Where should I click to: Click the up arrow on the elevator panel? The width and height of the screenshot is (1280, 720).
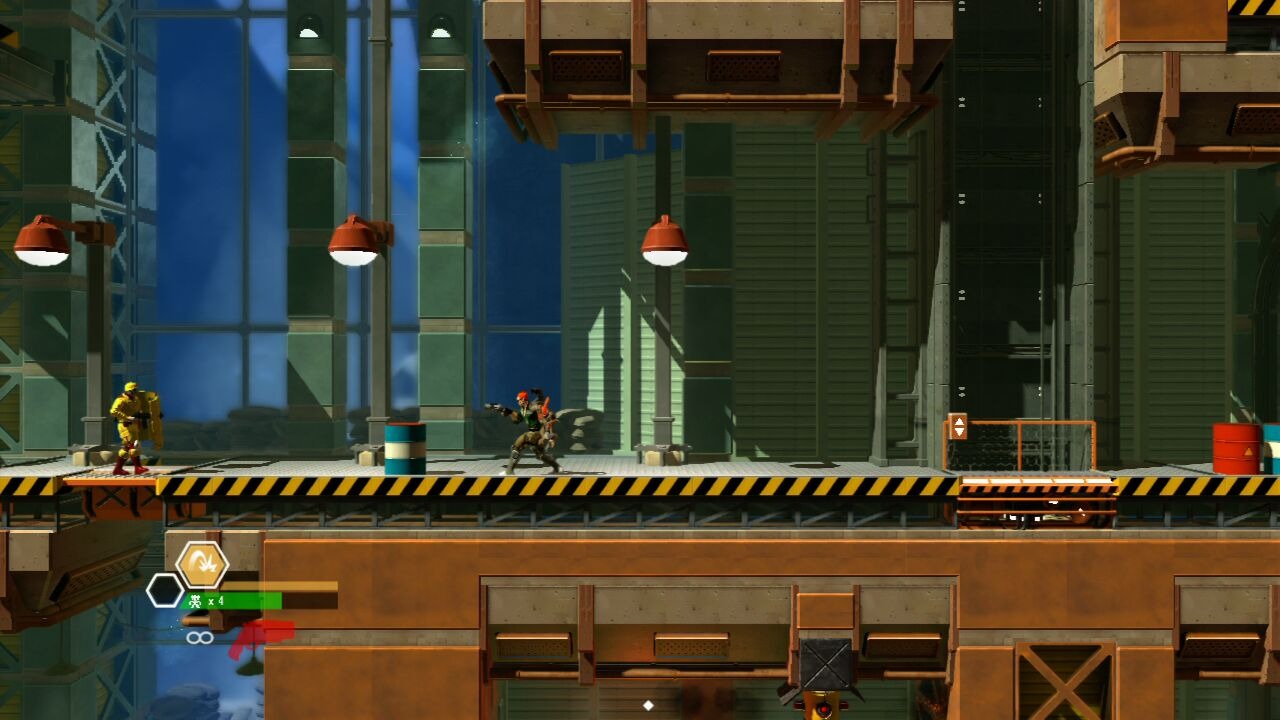pyautogui.click(x=959, y=420)
